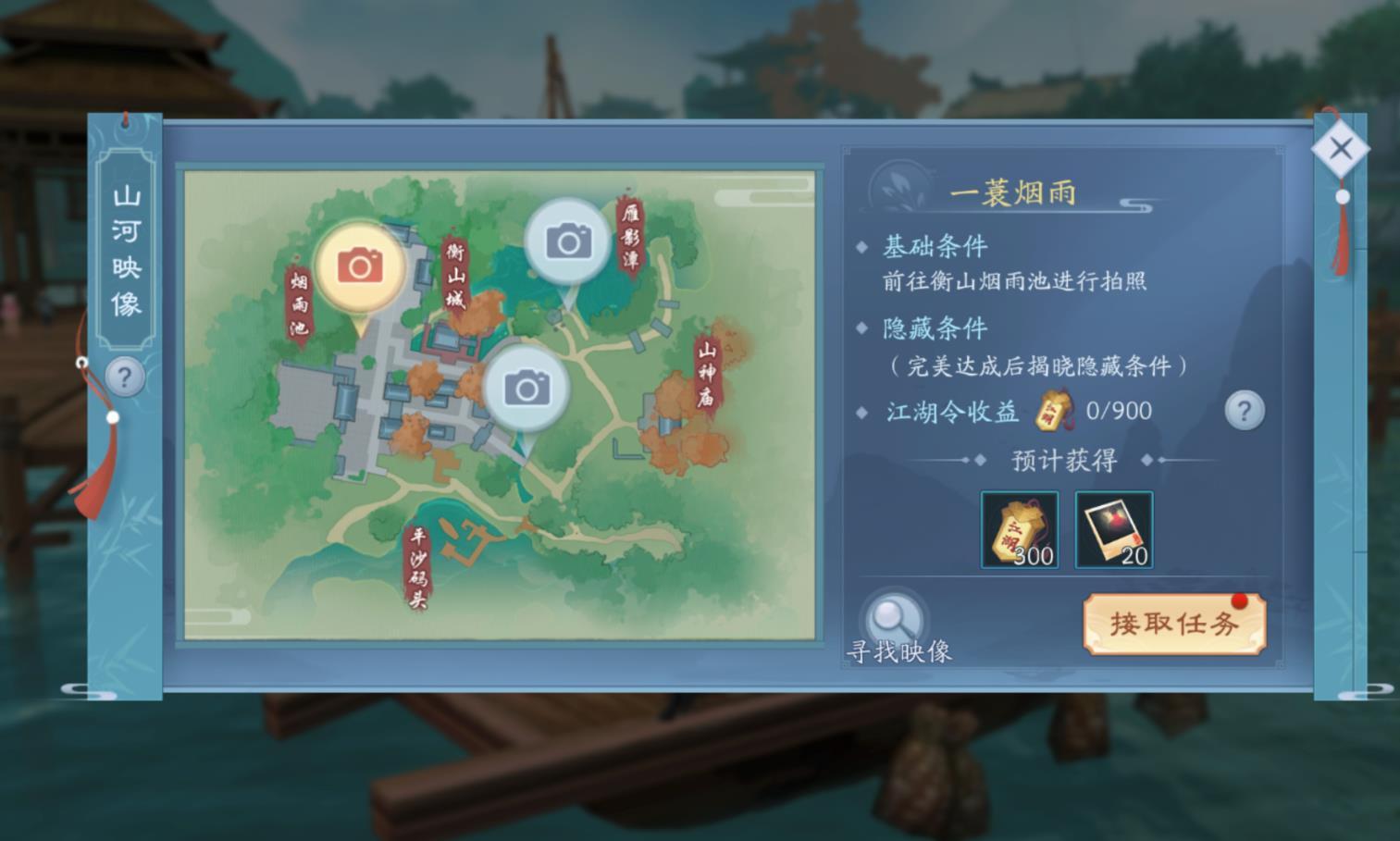Toggle the 烟雨池 location marker banner

pyautogui.click(x=298, y=301)
